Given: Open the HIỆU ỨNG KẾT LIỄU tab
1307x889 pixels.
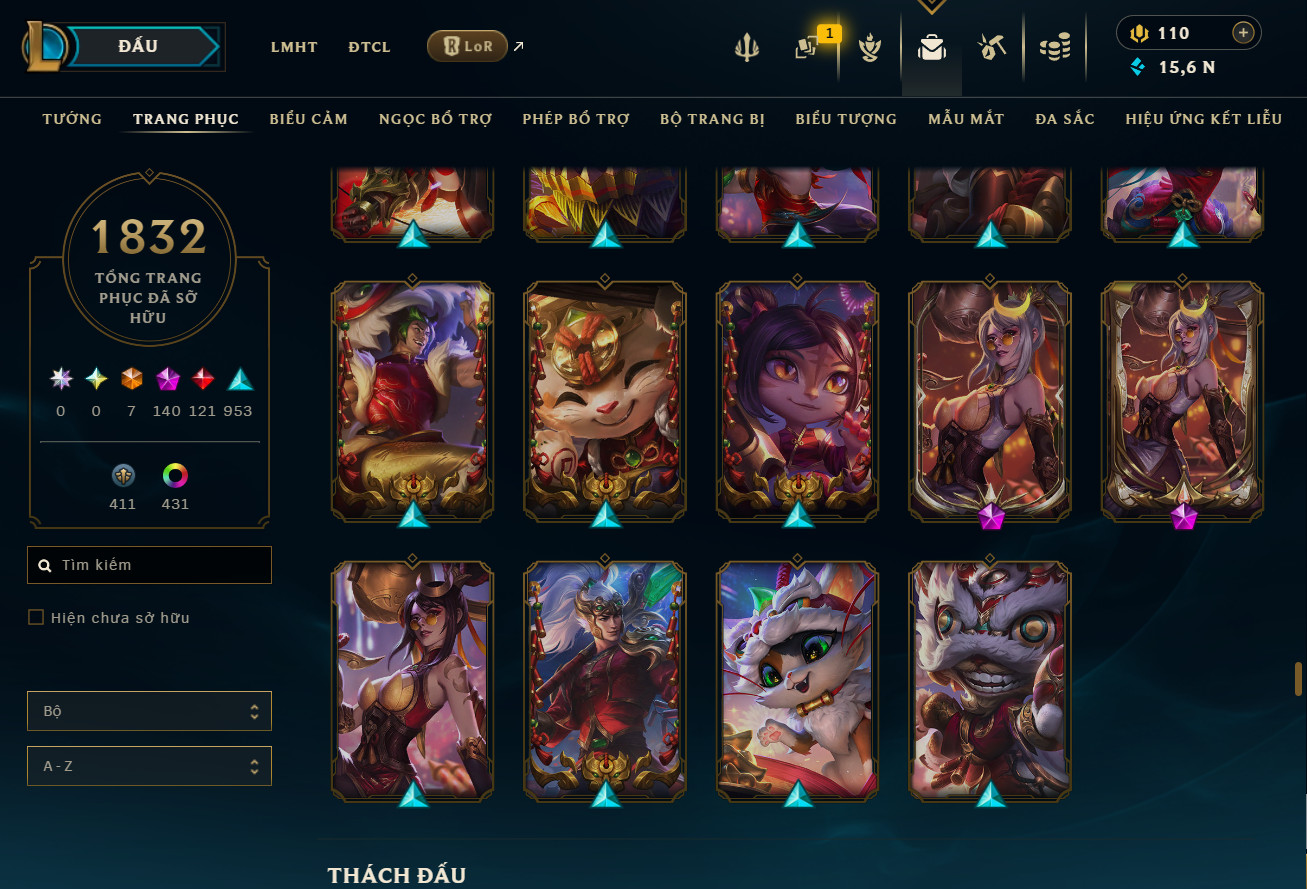Looking at the screenshot, I should [1203, 119].
